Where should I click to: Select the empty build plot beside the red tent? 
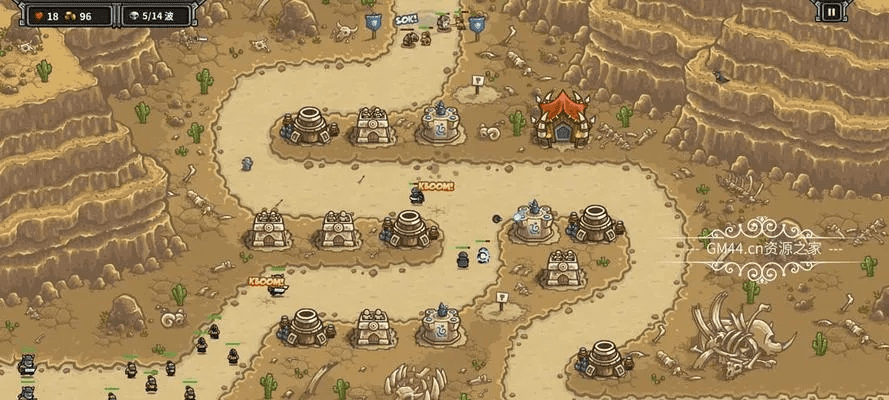pos(477,89)
